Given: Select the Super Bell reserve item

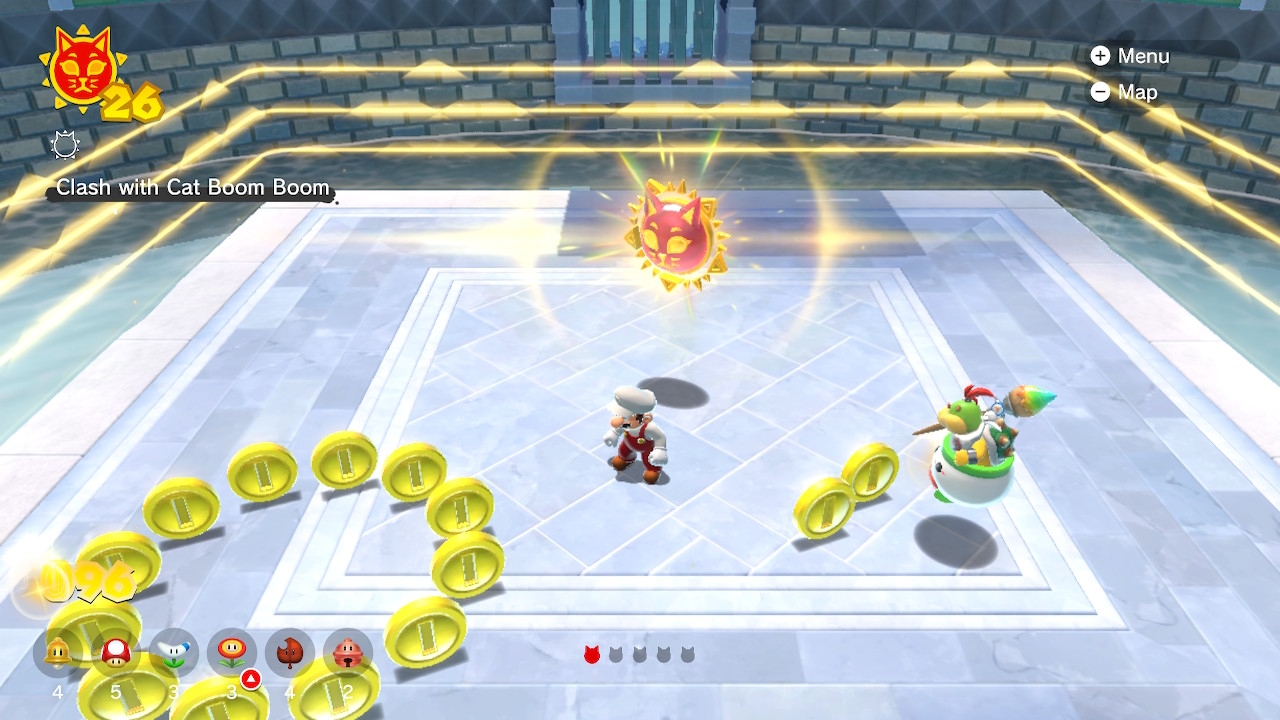Looking at the screenshot, I should 58,653.
